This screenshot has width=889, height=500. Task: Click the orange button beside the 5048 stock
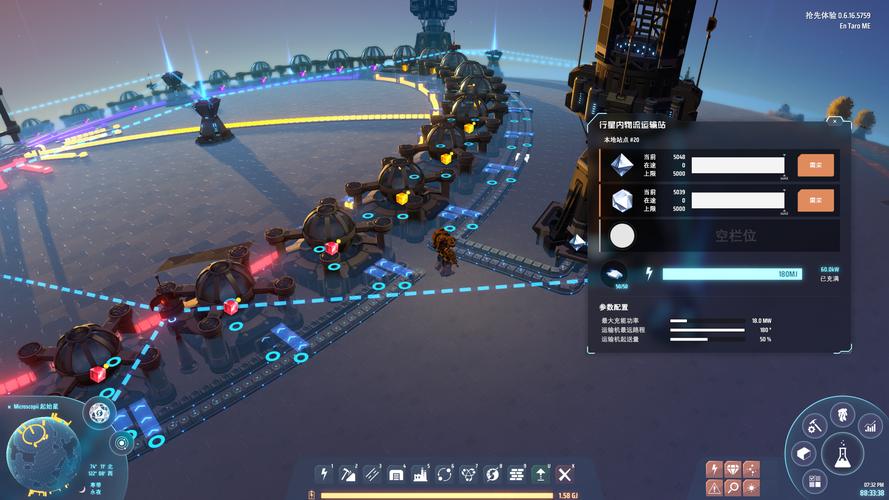815,165
